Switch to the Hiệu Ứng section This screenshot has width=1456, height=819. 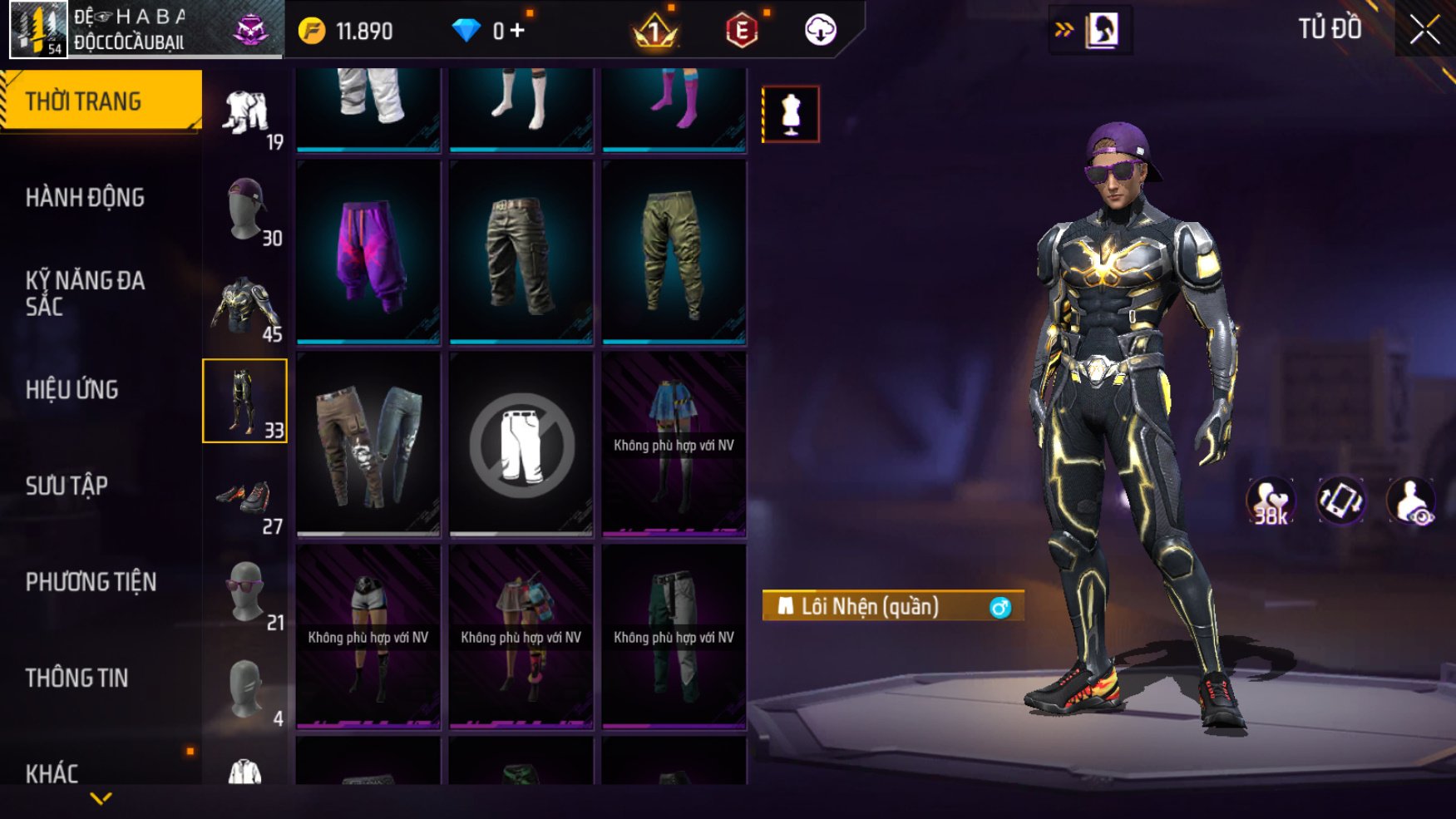coord(72,390)
